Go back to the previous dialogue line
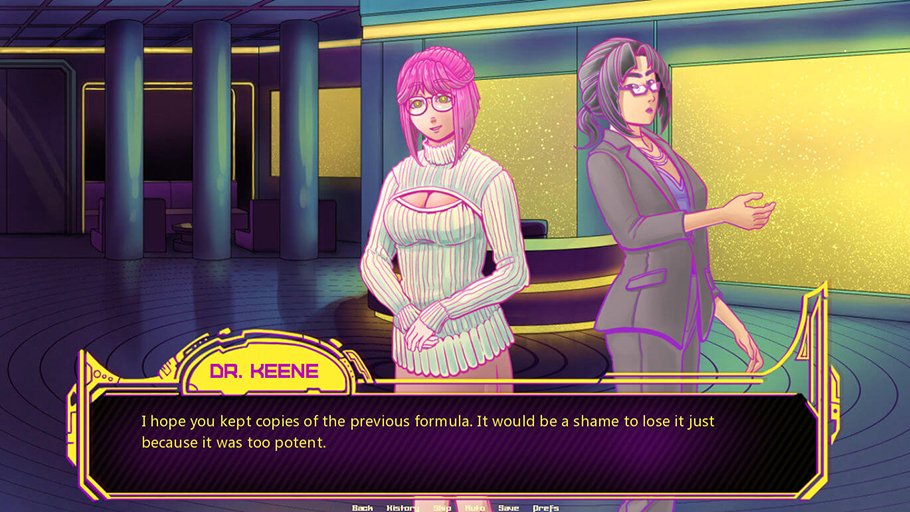The width and height of the screenshot is (910, 512). [362, 507]
